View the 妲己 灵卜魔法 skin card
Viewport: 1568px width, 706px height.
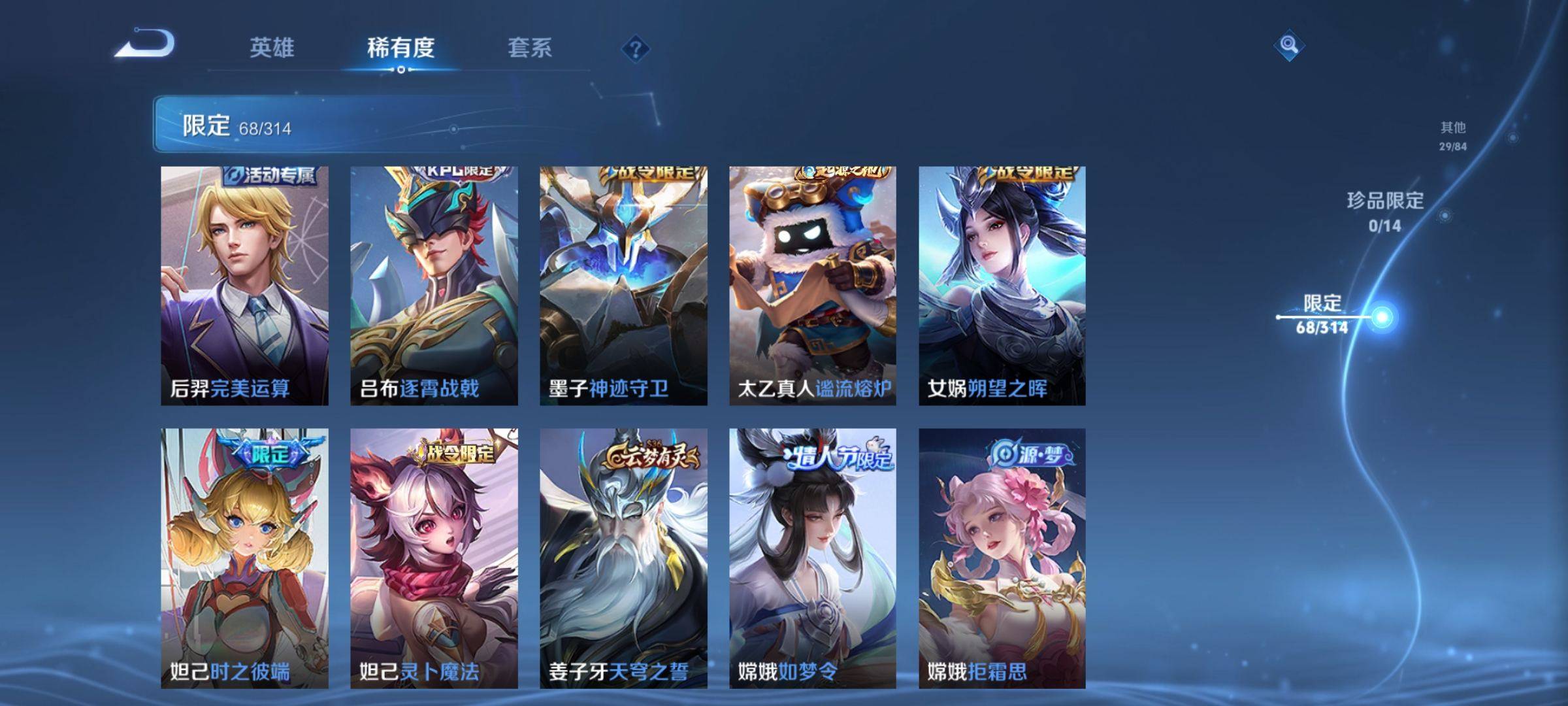coord(434,558)
